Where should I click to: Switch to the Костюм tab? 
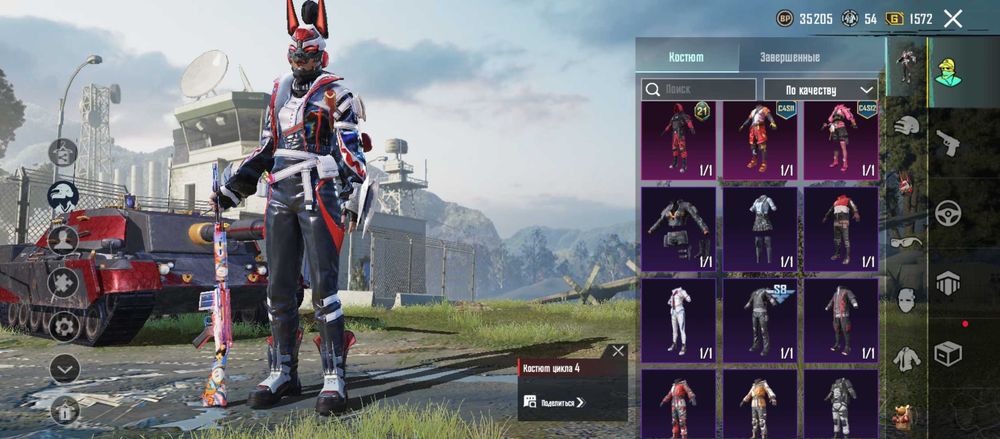686,57
